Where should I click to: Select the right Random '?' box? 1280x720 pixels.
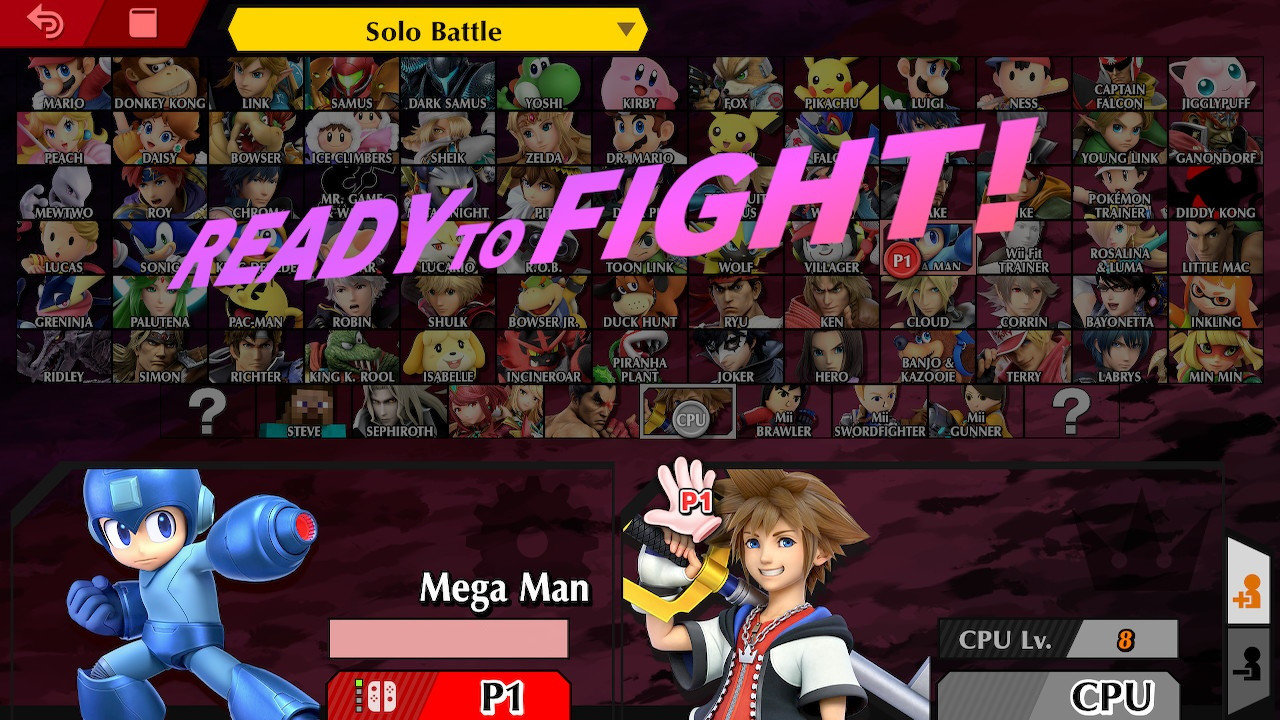pyautogui.click(x=1072, y=413)
